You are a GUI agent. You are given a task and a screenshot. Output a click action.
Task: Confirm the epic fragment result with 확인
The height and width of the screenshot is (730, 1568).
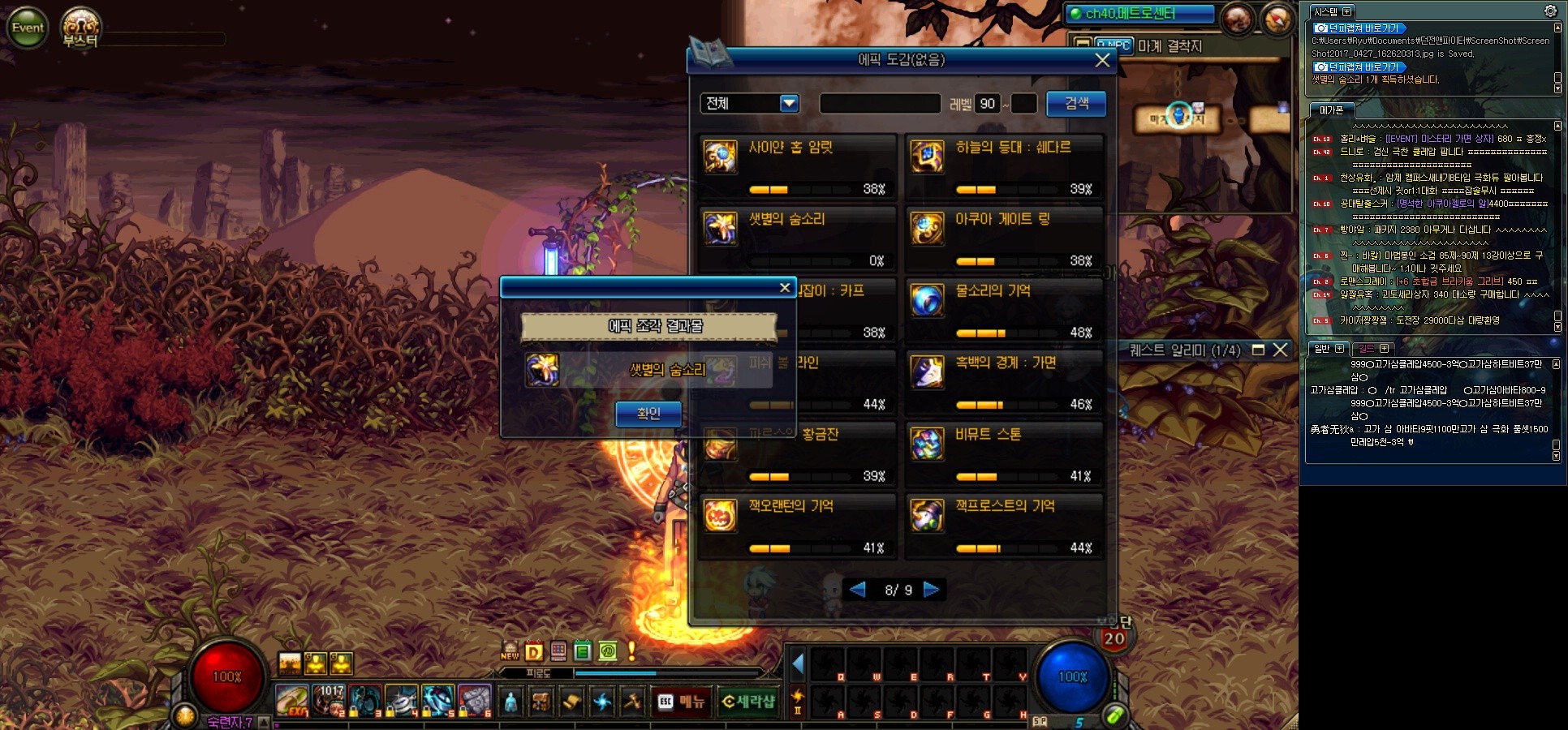point(648,414)
